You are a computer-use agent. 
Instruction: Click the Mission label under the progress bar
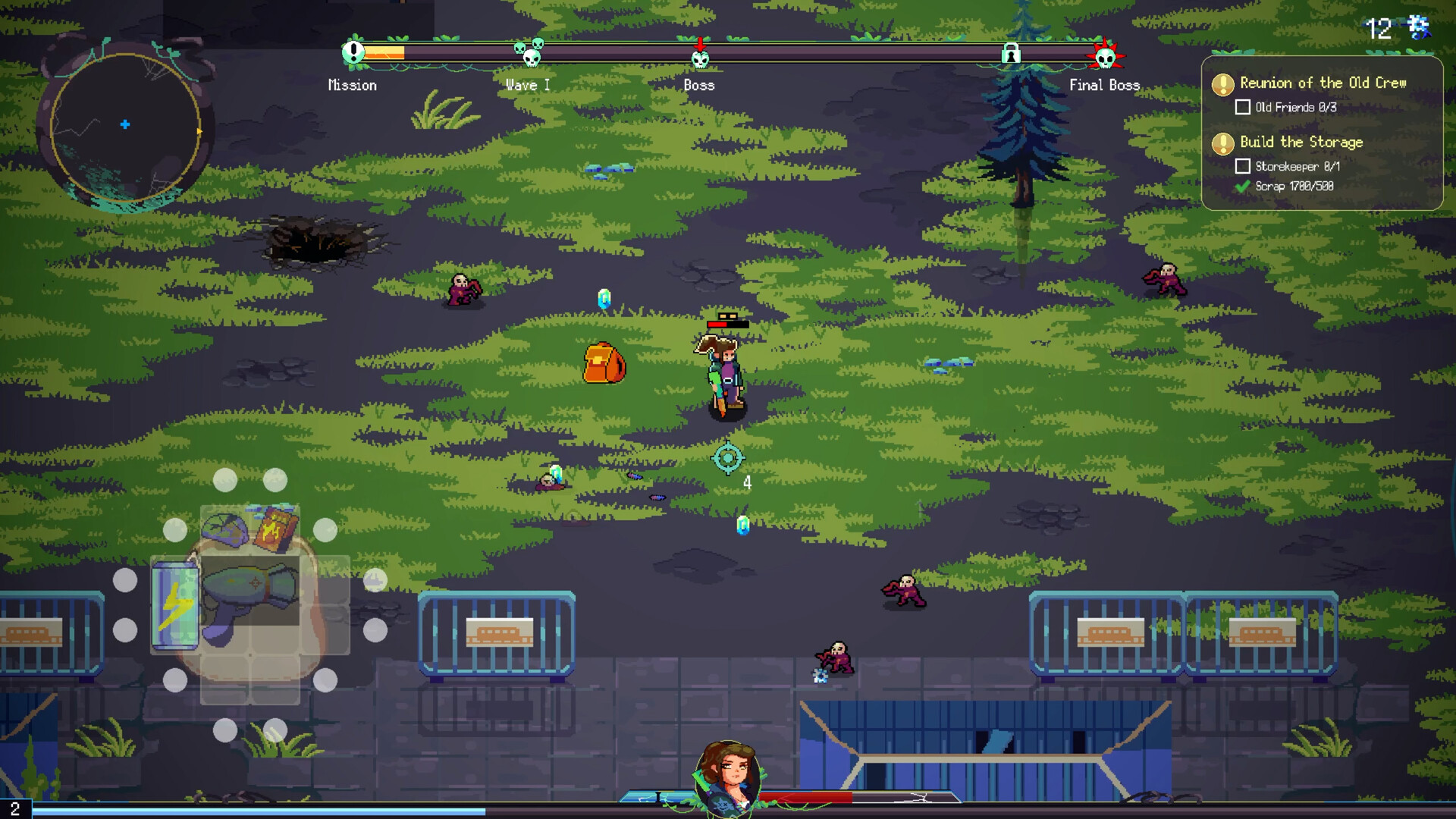pyautogui.click(x=353, y=85)
